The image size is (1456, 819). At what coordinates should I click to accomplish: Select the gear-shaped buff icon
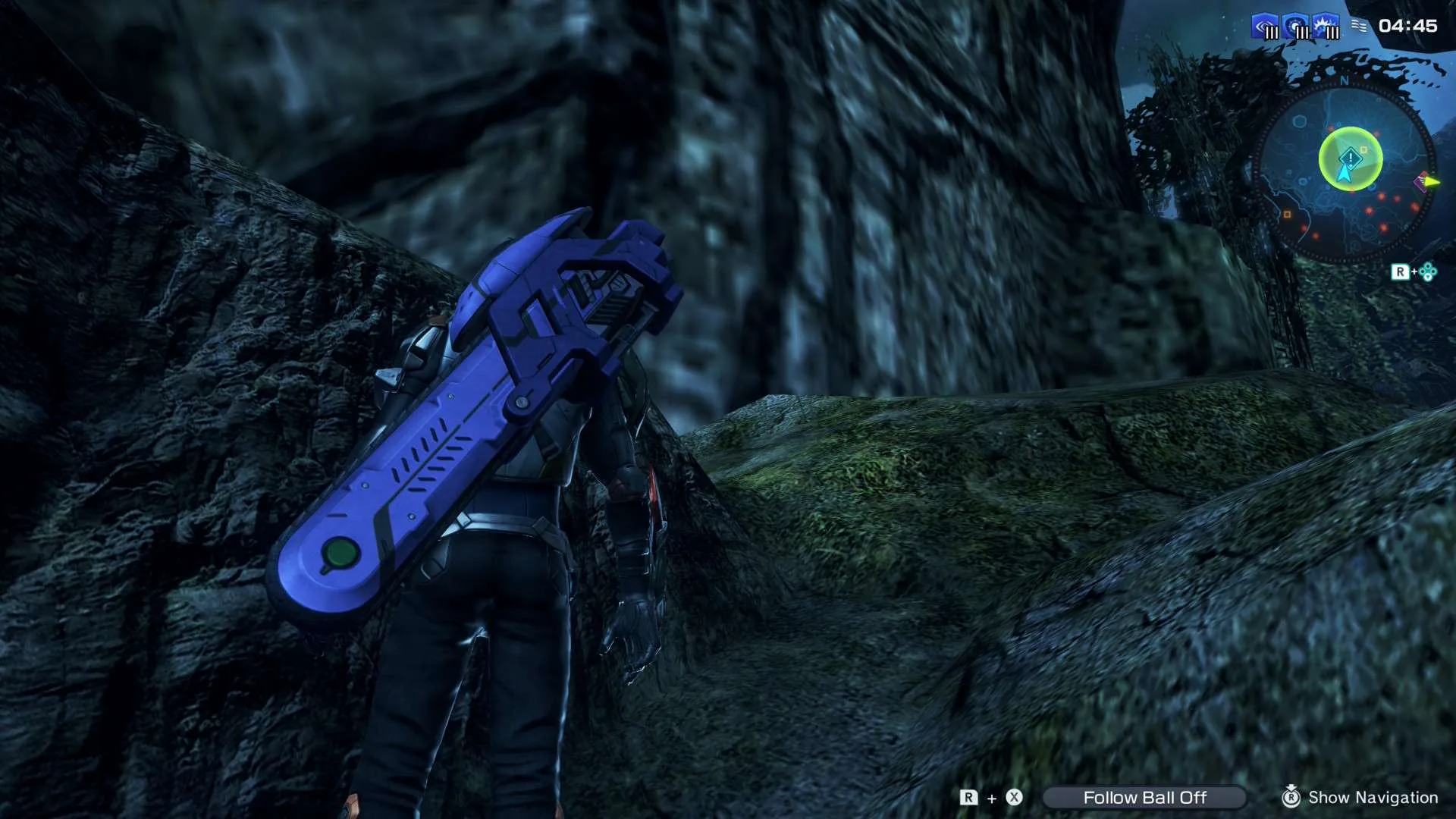pyautogui.click(x=1297, y=27)
